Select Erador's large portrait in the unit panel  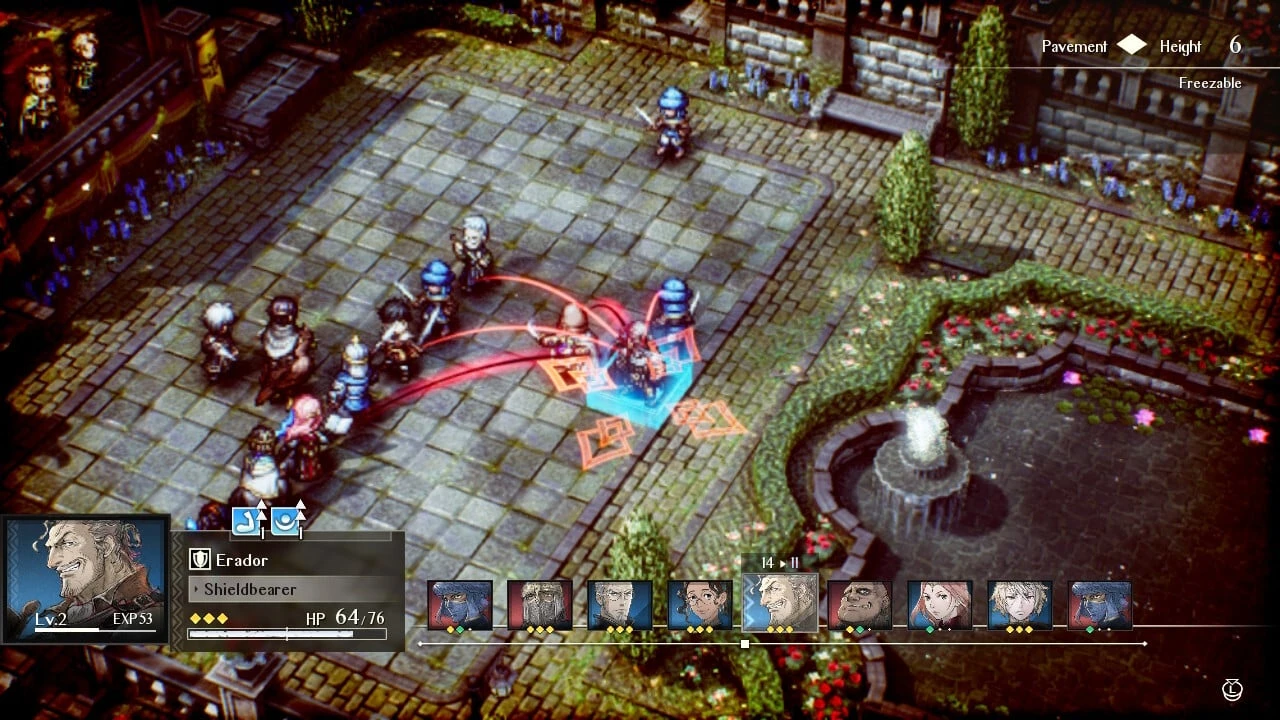click(x=85, y=577)
